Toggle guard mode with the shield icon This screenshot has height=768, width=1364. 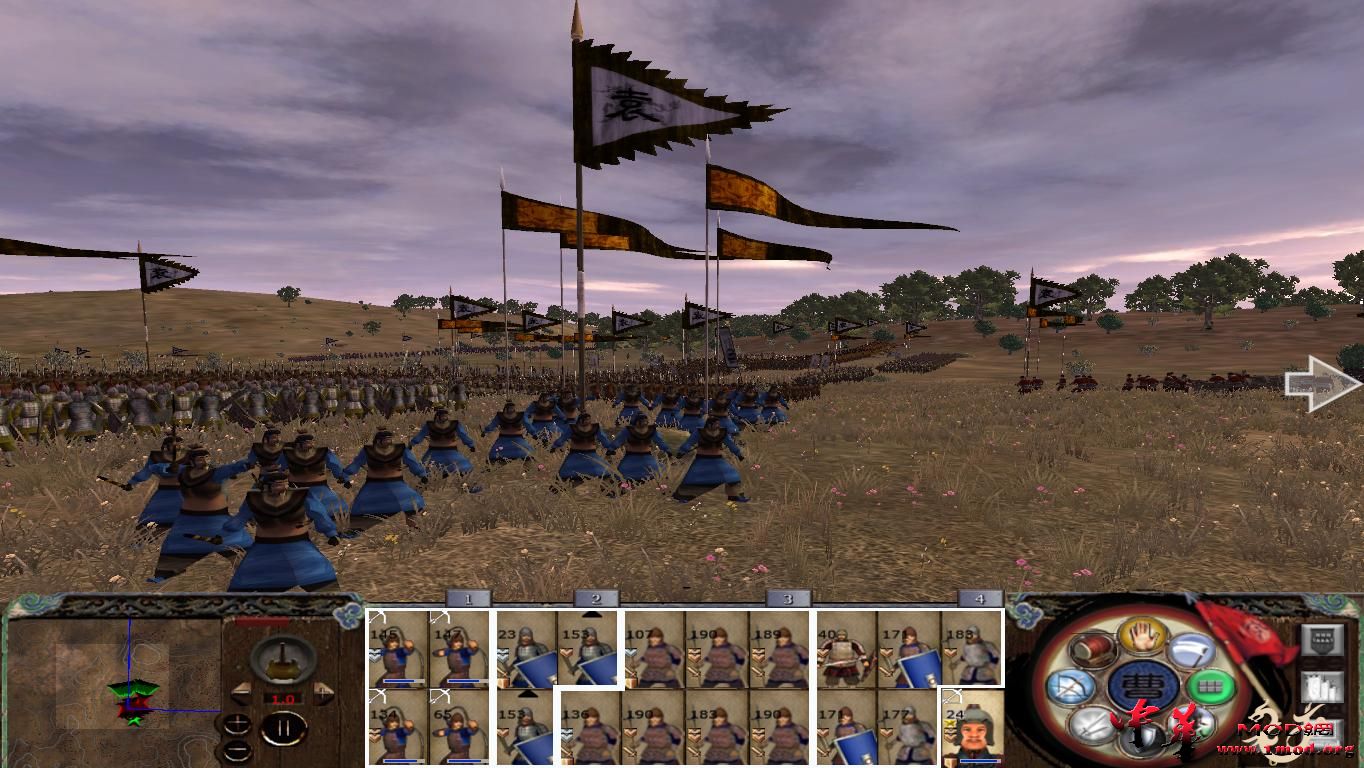coord(1140,740)
